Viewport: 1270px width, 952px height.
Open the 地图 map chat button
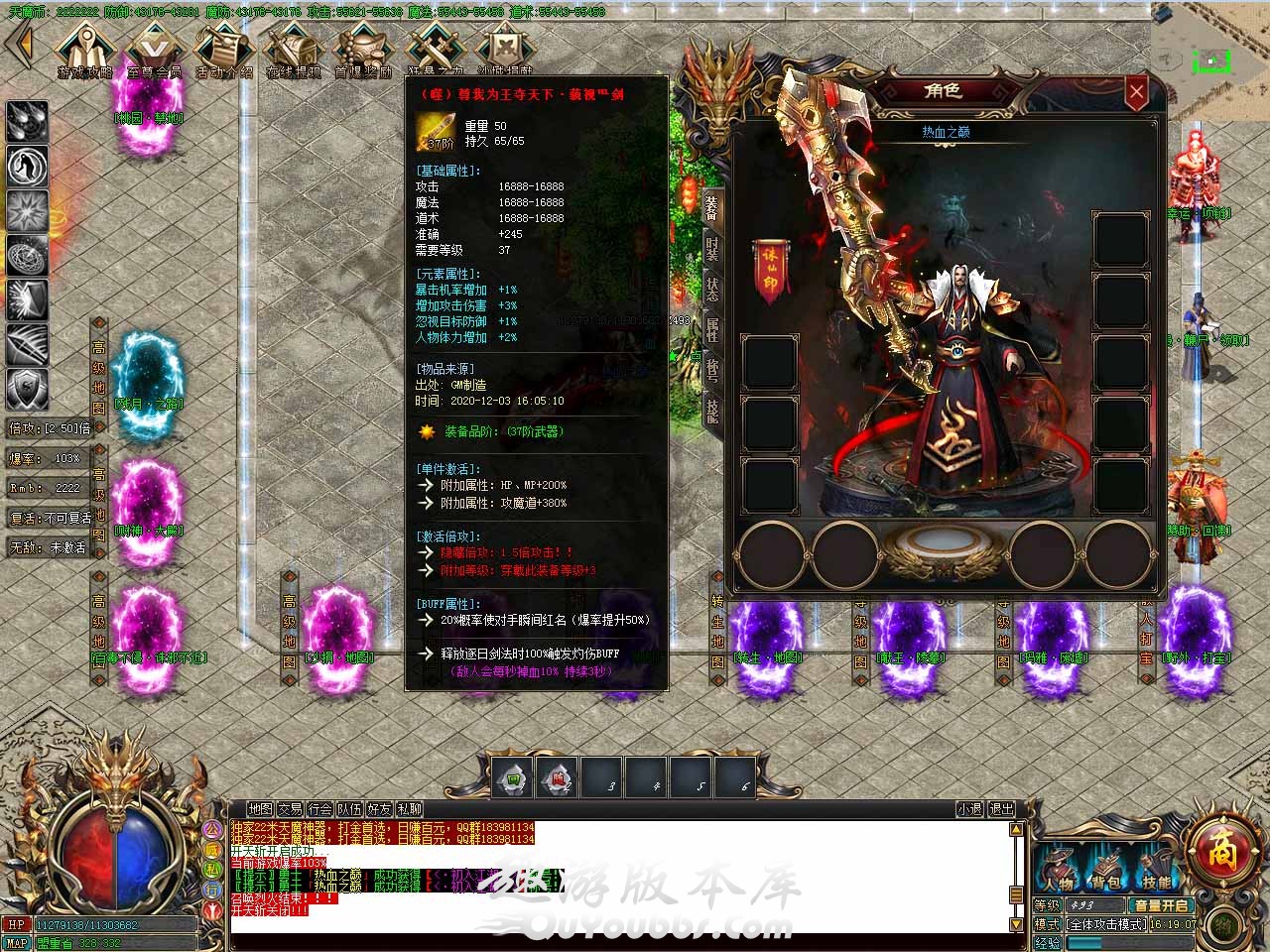tap(260, 809)
